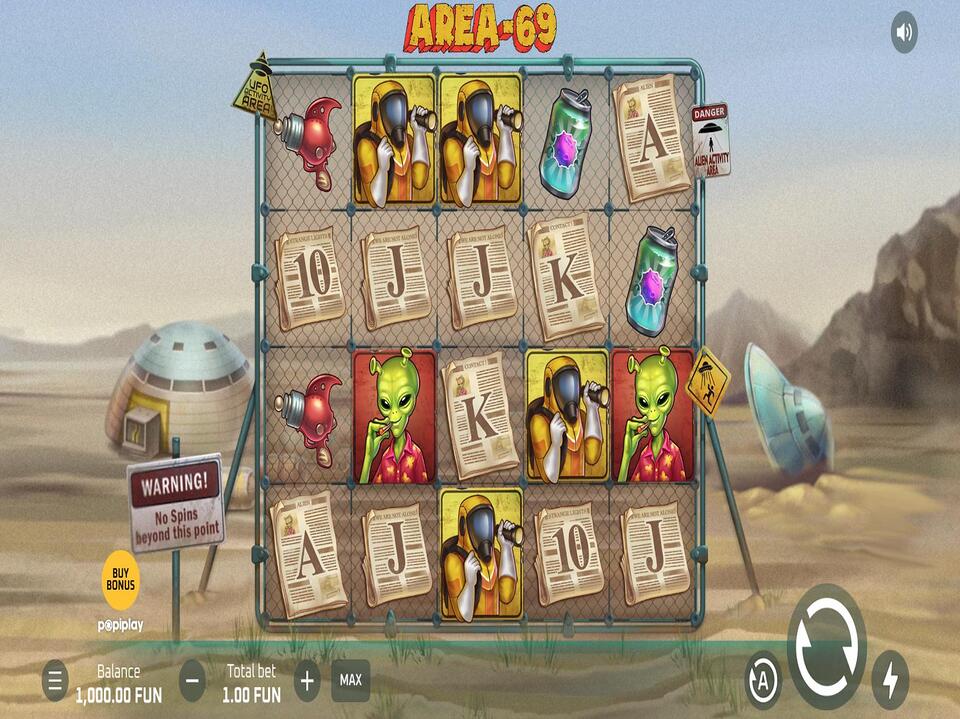Viewport: 960px width, 719px height.
Task: Open the hamburger menu
Action: tap(55, 681)
